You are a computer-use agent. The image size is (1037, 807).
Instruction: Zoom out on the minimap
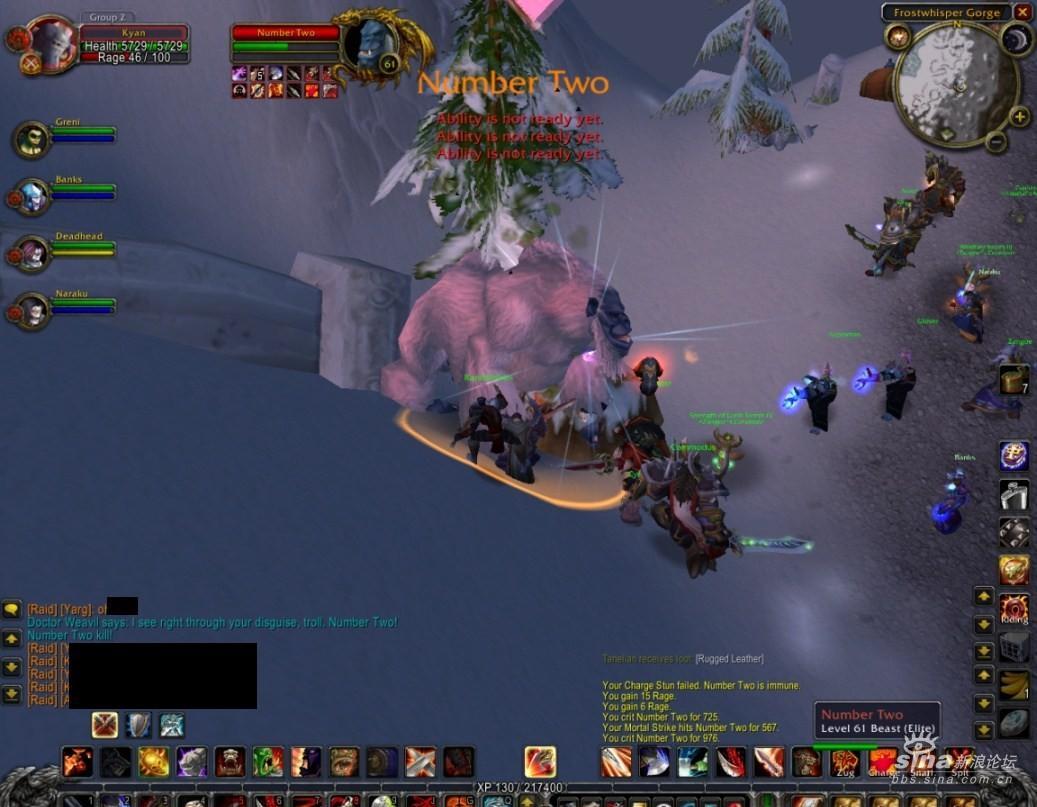[996, 142]
